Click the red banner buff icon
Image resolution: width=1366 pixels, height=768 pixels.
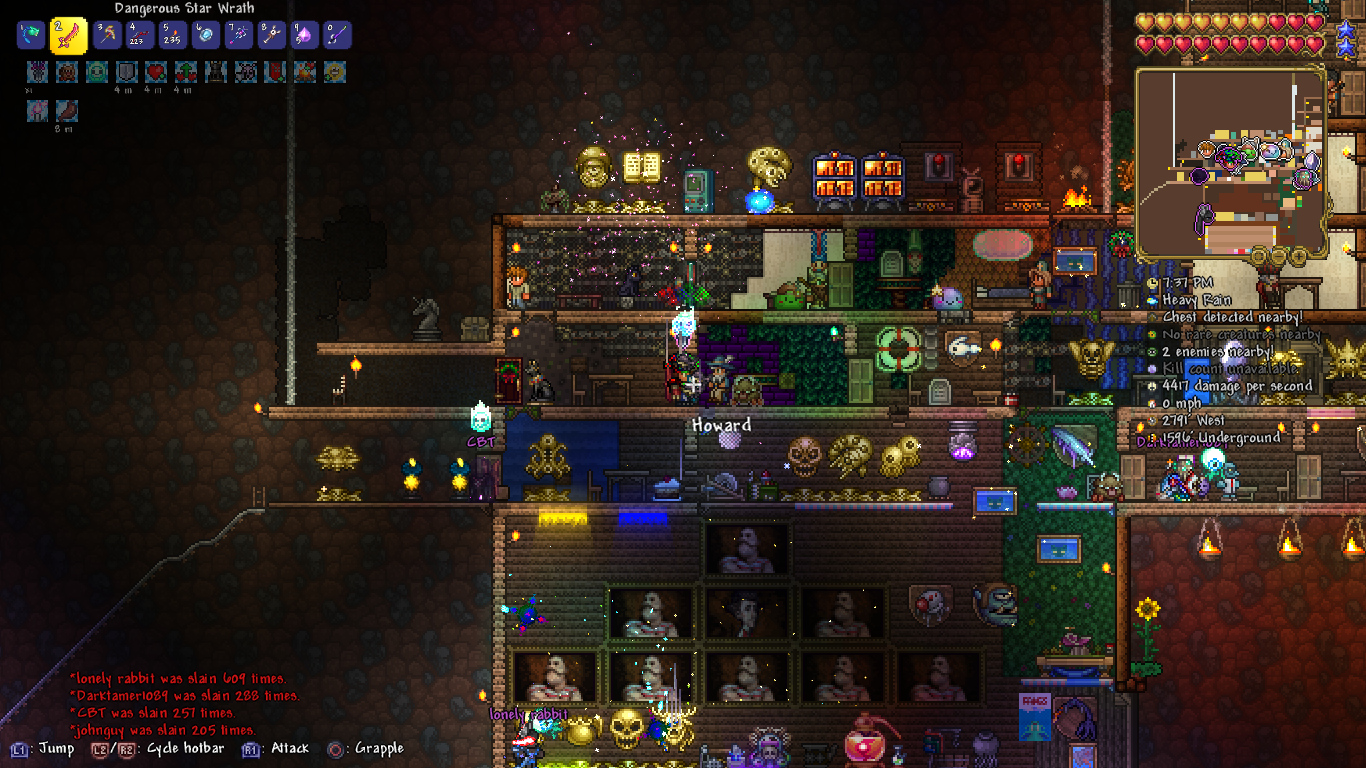pyautogui.click(x=275, y=72)
